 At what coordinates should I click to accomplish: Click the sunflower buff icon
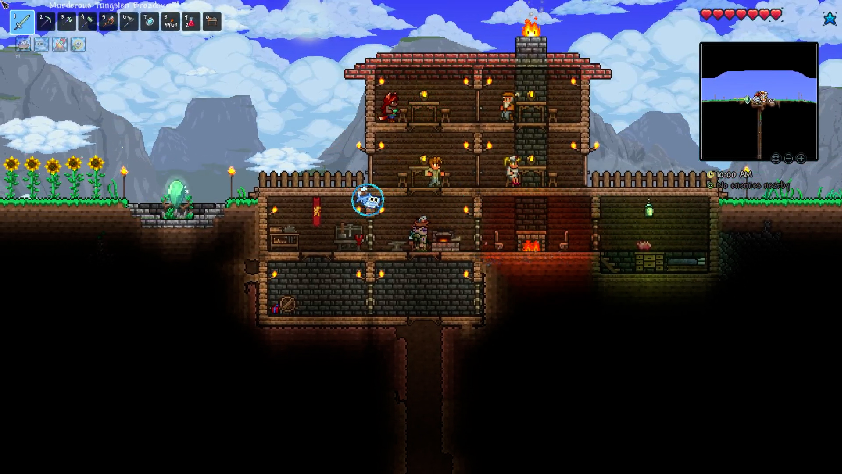tap(78, 44)
